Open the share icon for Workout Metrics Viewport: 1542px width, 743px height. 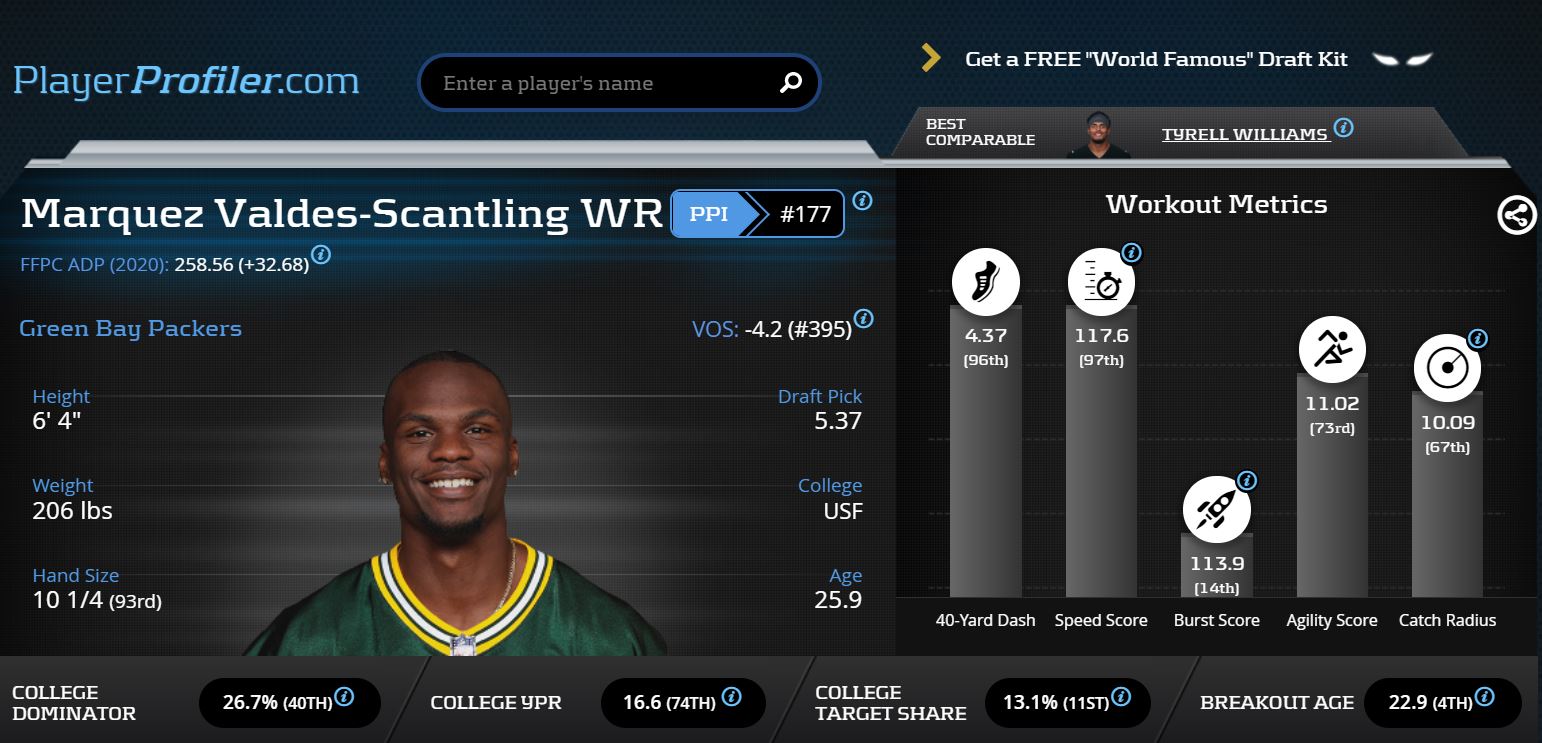[x=1516, y=215]
